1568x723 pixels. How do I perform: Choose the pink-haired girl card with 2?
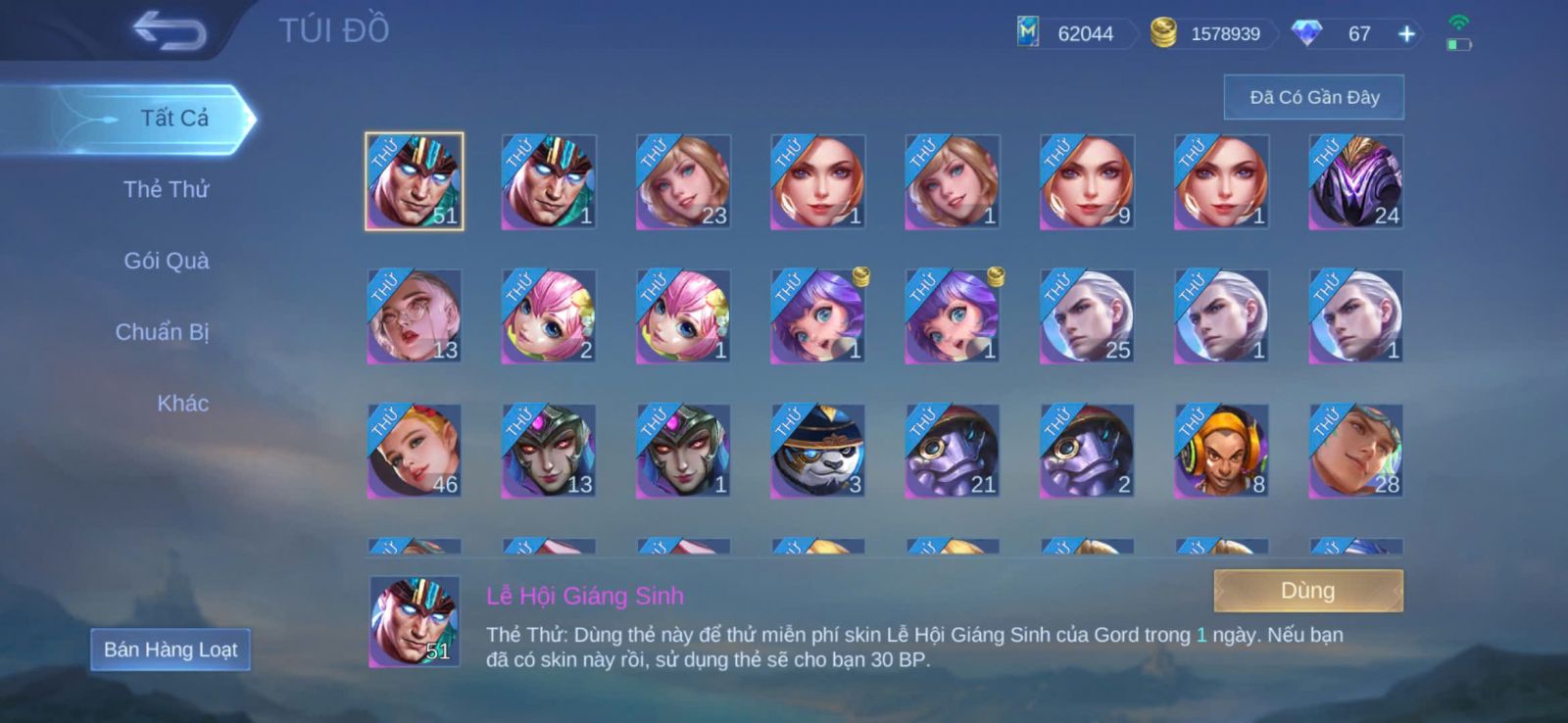(549, 316)
